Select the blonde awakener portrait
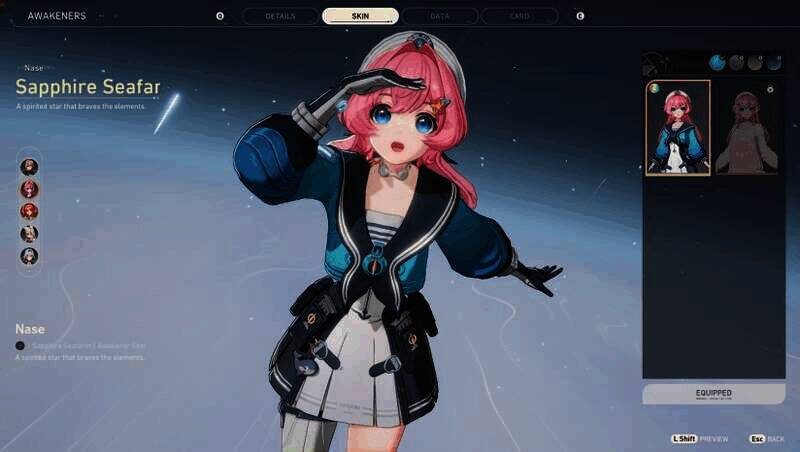Image resolution: width=800 pixels, height=452 pixels. click(30, 233)
